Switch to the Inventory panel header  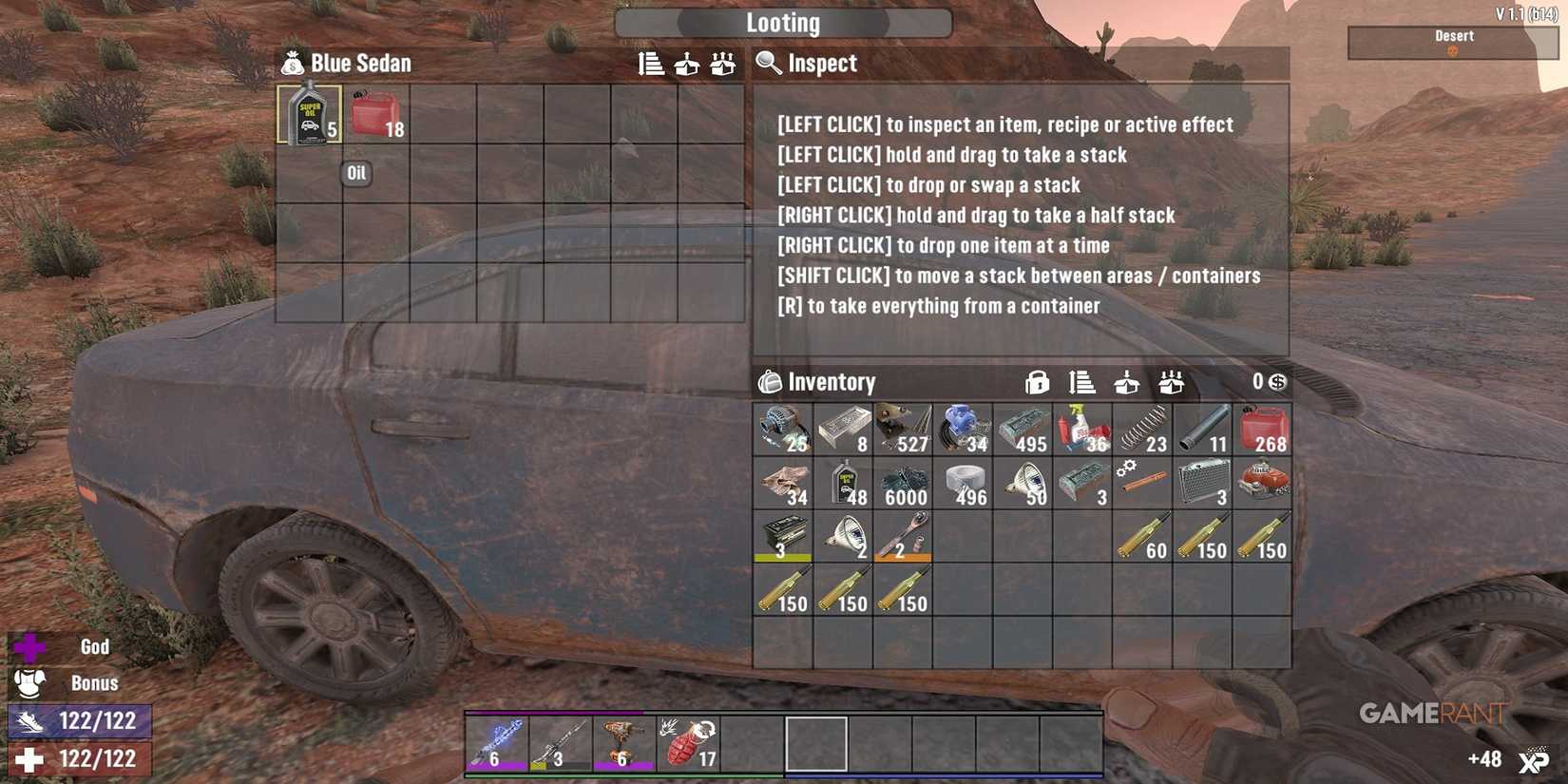[x=832, y=382]
